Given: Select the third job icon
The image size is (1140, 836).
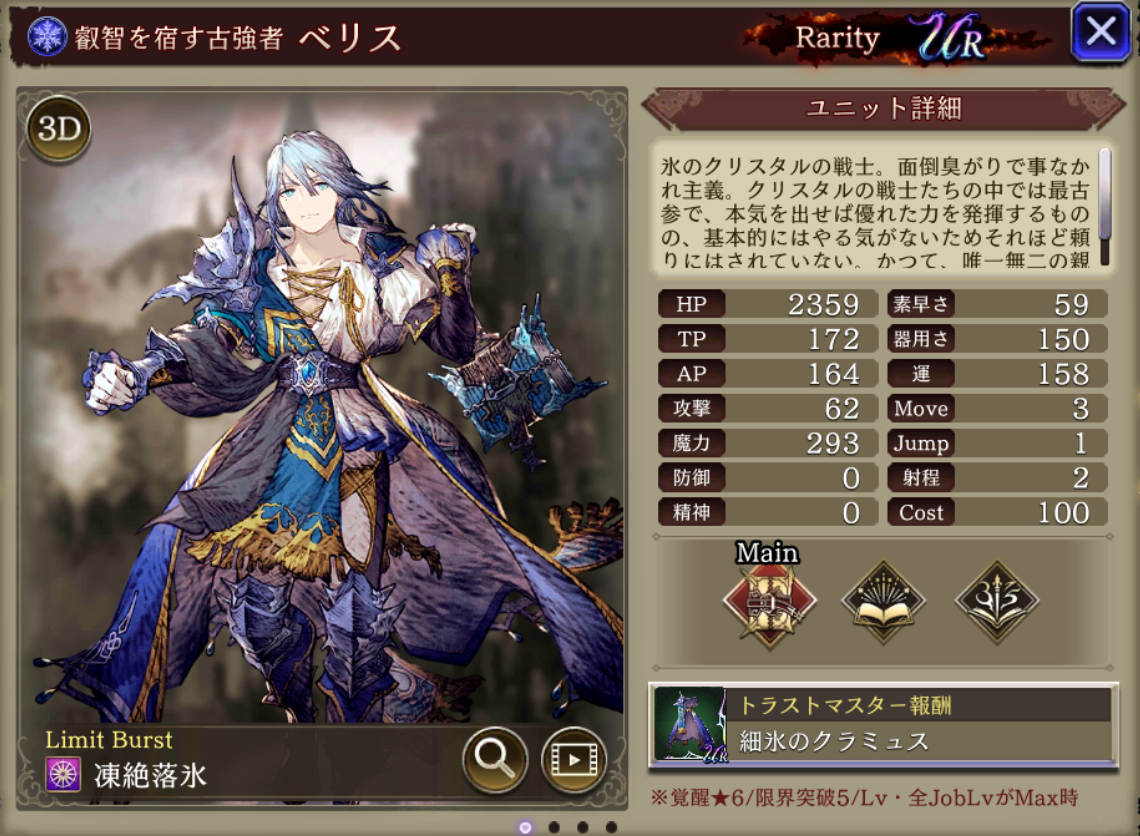Looking at the screenshot, I should (x=997, y=601).
